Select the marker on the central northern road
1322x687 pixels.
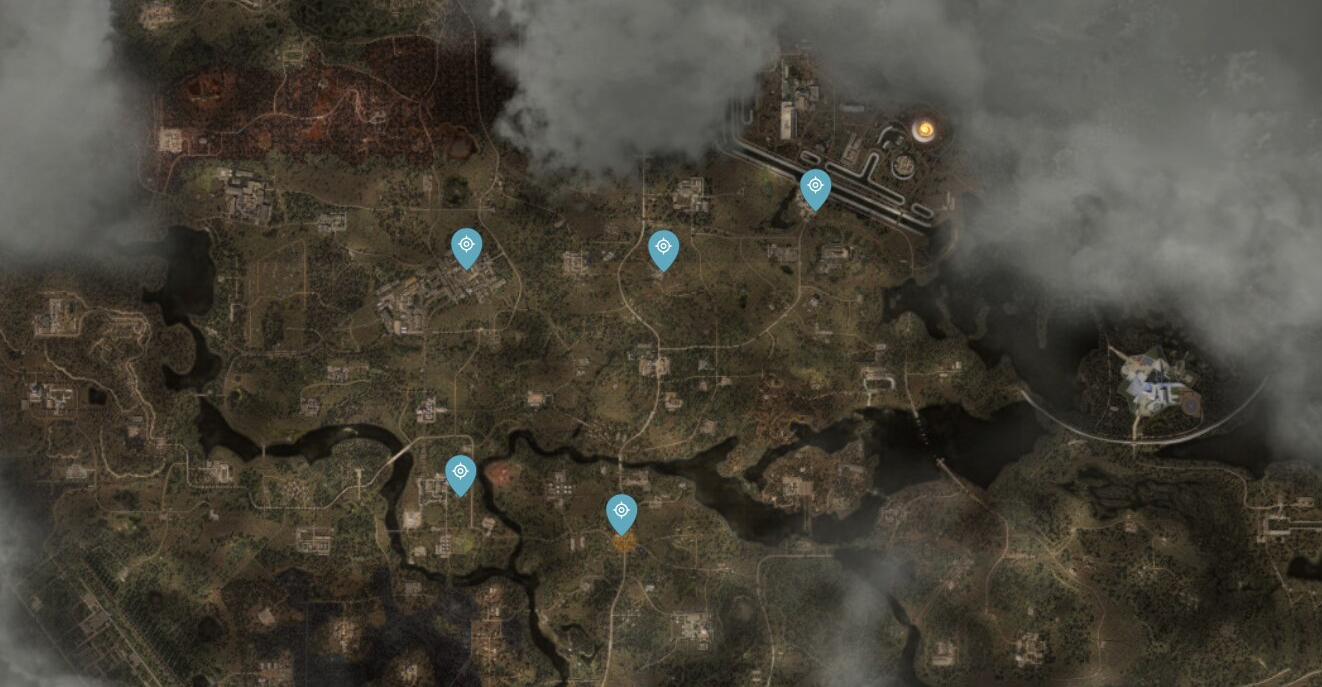[663, 248]
